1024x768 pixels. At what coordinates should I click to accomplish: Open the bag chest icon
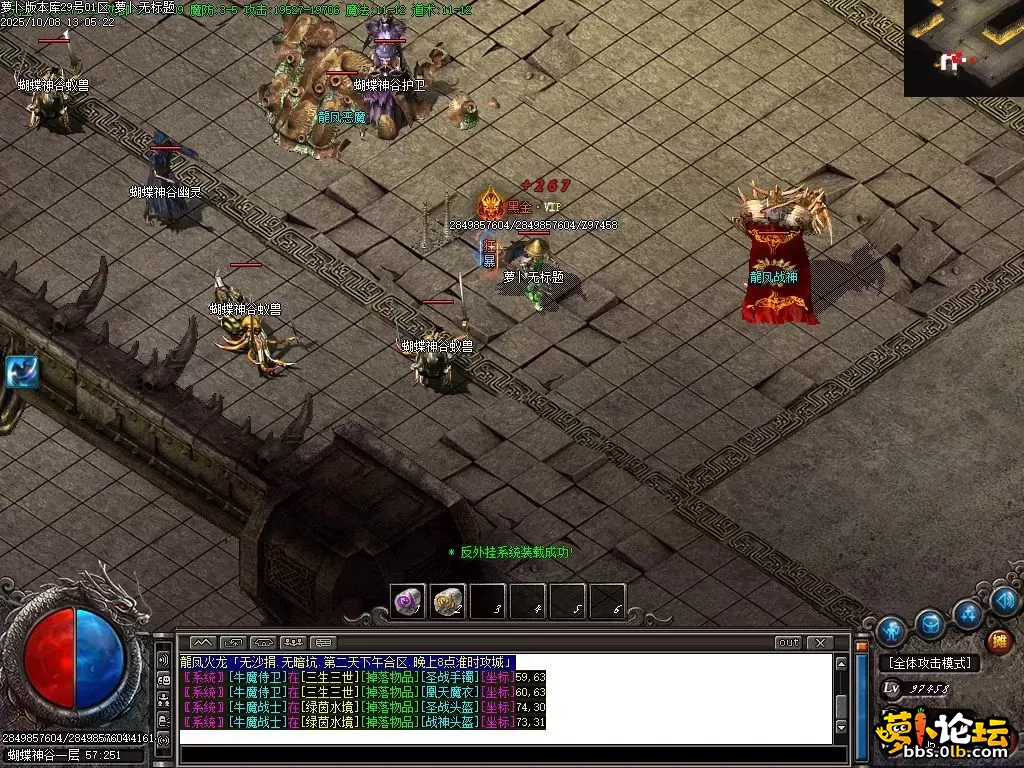(x=931, y=623)
